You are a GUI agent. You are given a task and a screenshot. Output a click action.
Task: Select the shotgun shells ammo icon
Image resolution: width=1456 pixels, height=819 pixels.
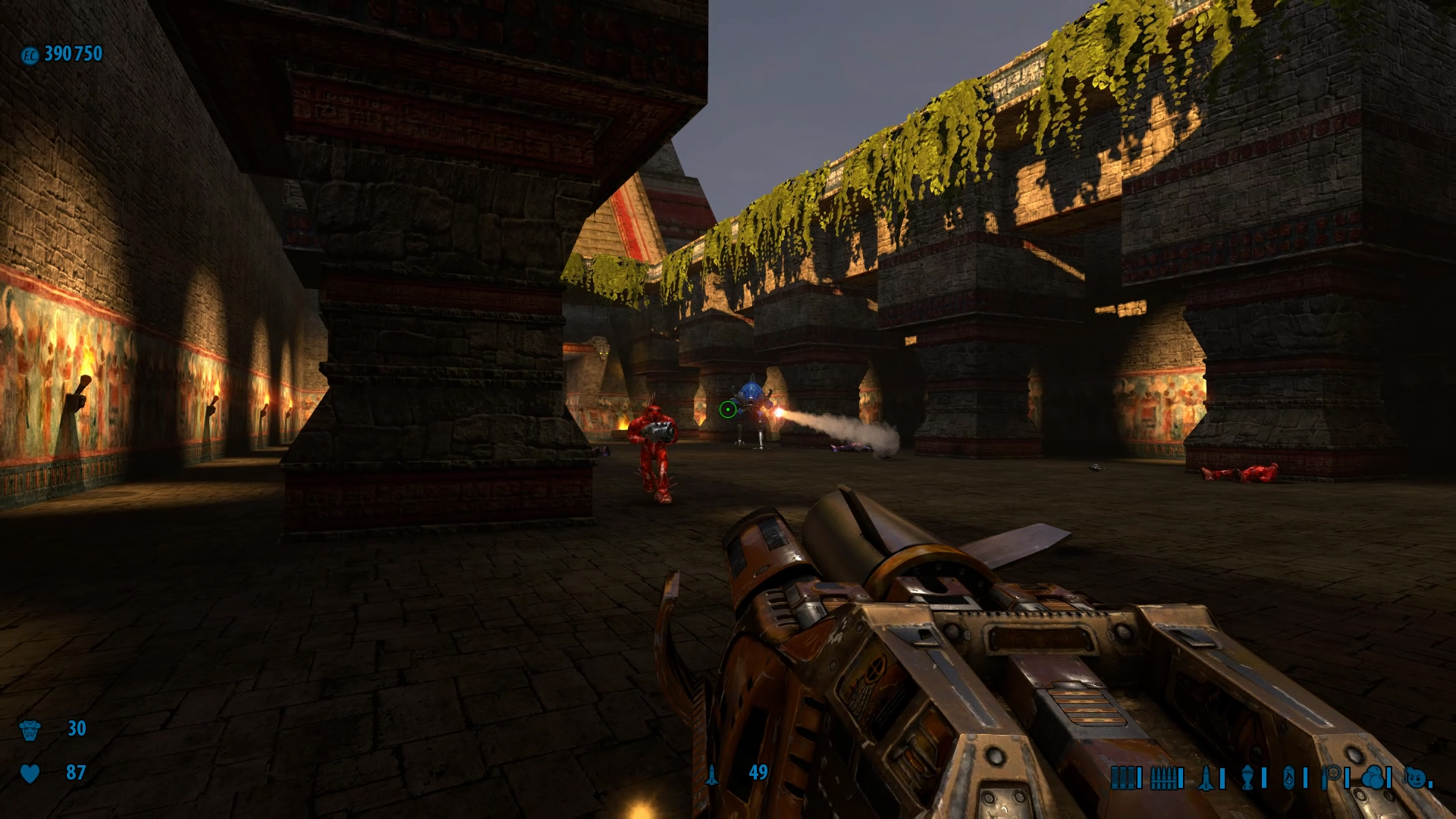(x=1123, y=778)
